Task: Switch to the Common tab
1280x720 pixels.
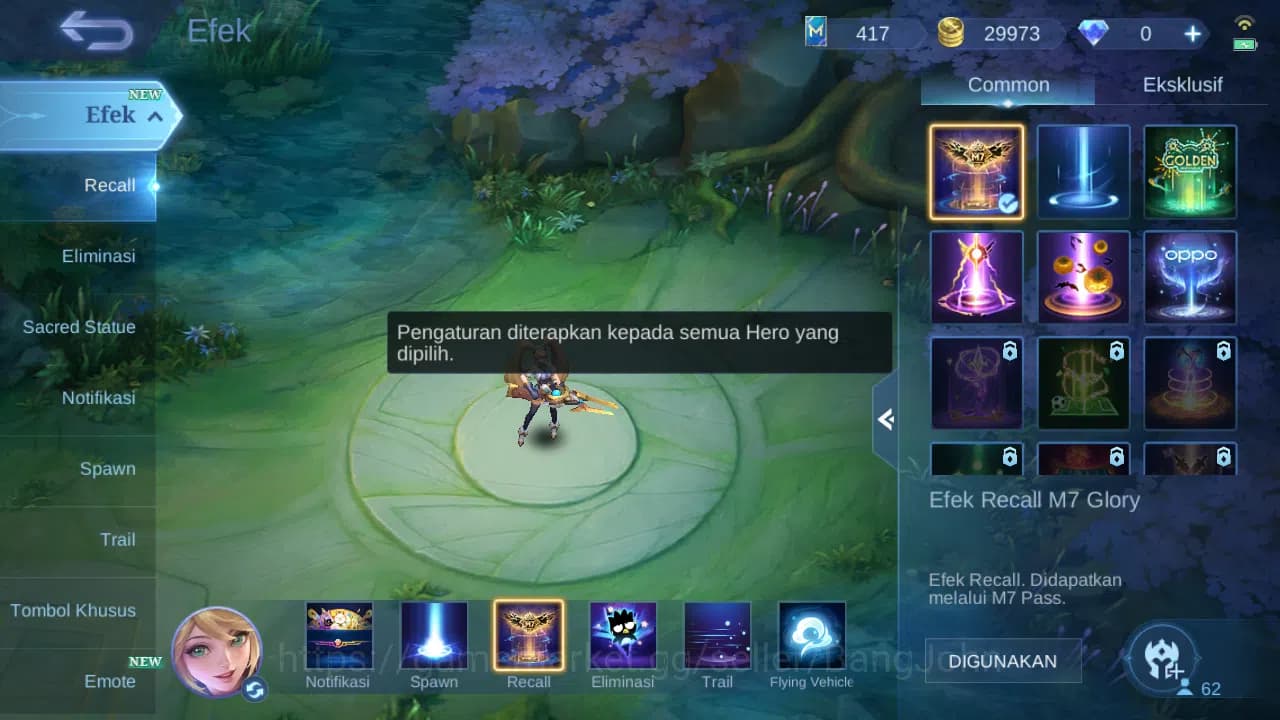Action: pyautogui.click(x=1007, y=85)
